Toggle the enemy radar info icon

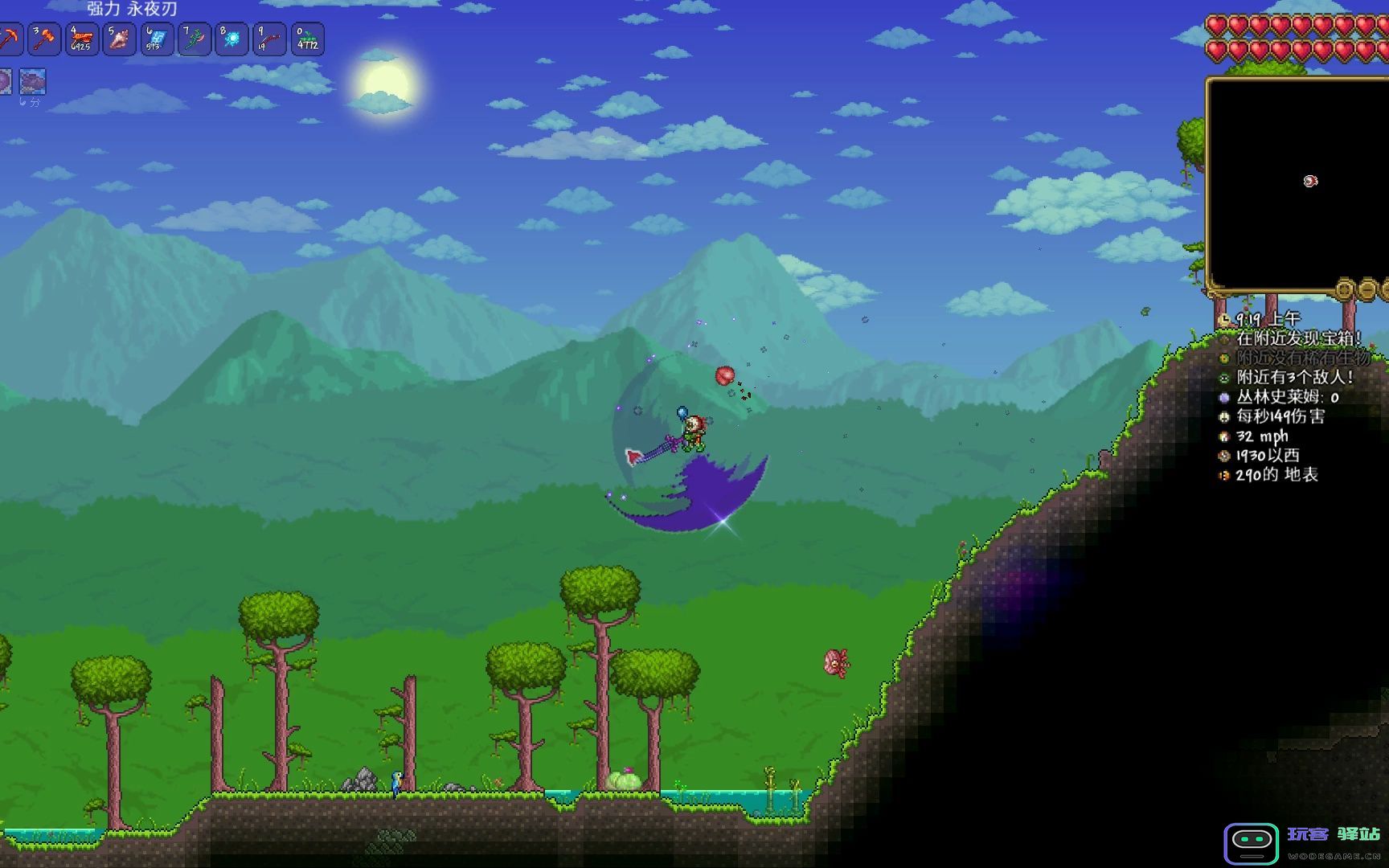coord(1224,378)
